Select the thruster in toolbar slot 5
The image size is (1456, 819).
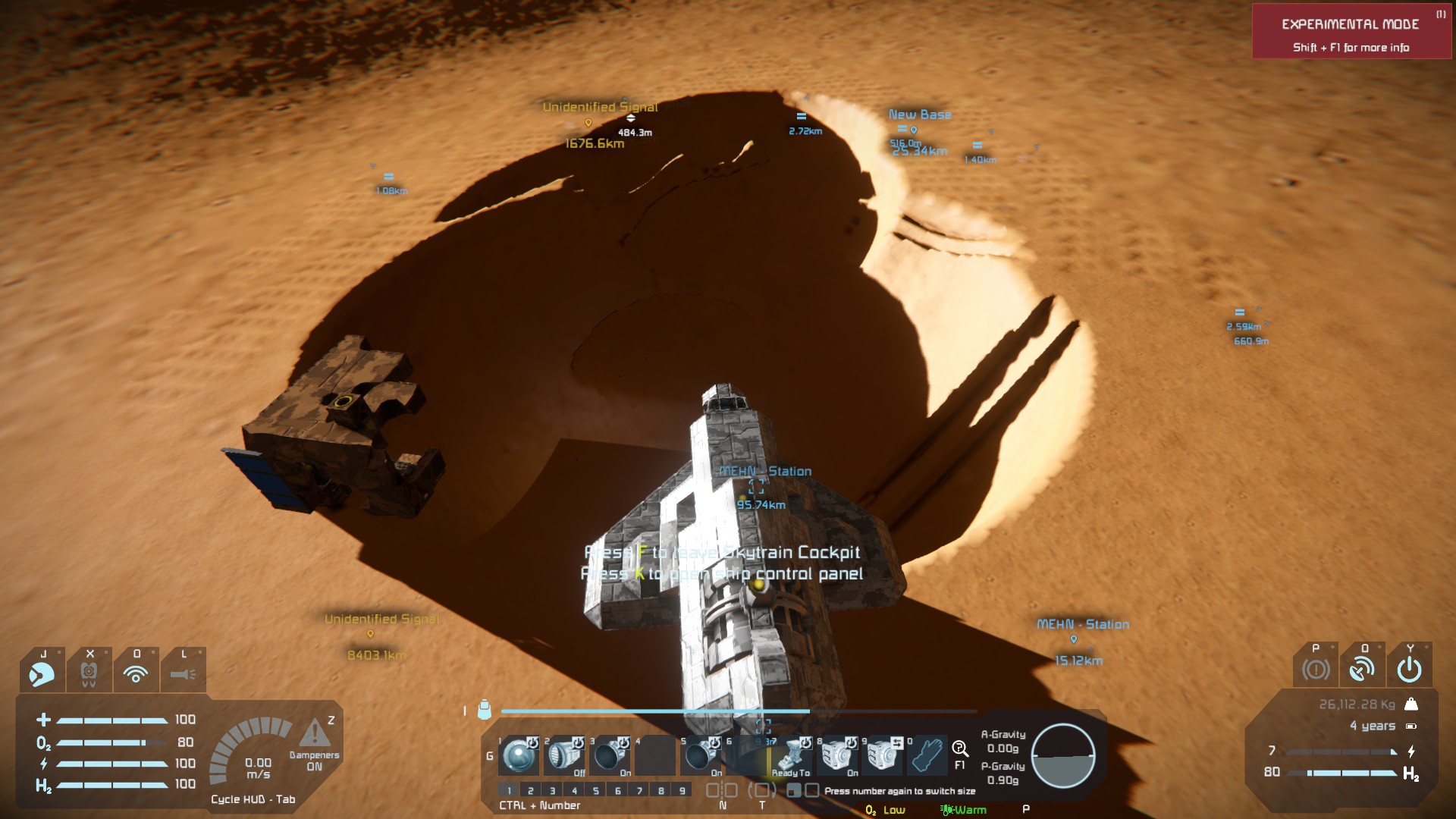click(701, 755)
